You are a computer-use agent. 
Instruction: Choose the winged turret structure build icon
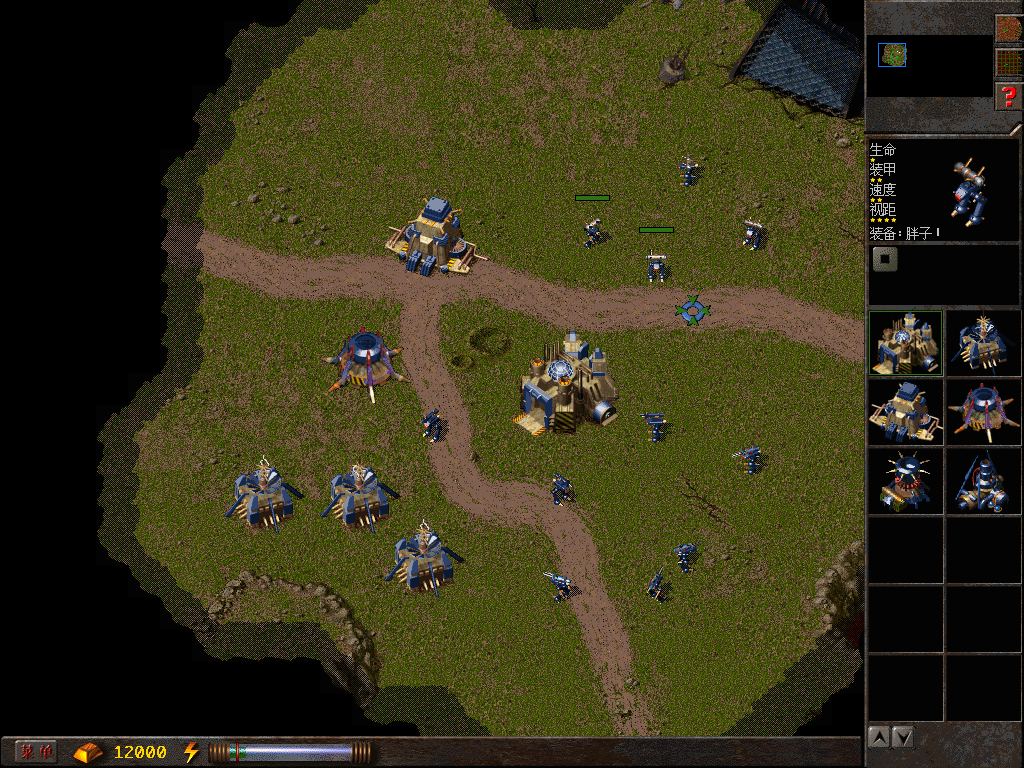pos(984,343)
